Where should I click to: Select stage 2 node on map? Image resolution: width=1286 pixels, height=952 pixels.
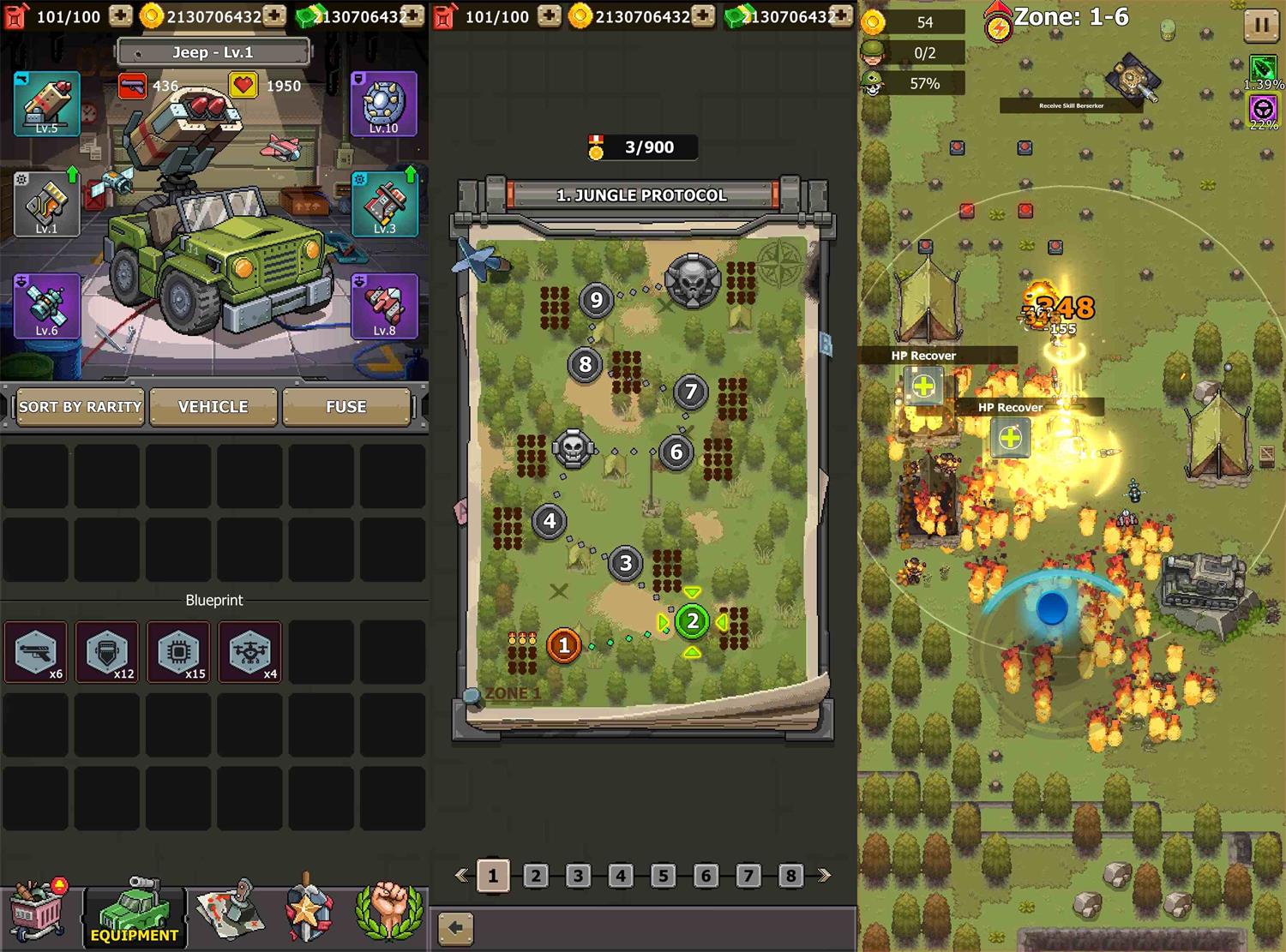[692, 622]
